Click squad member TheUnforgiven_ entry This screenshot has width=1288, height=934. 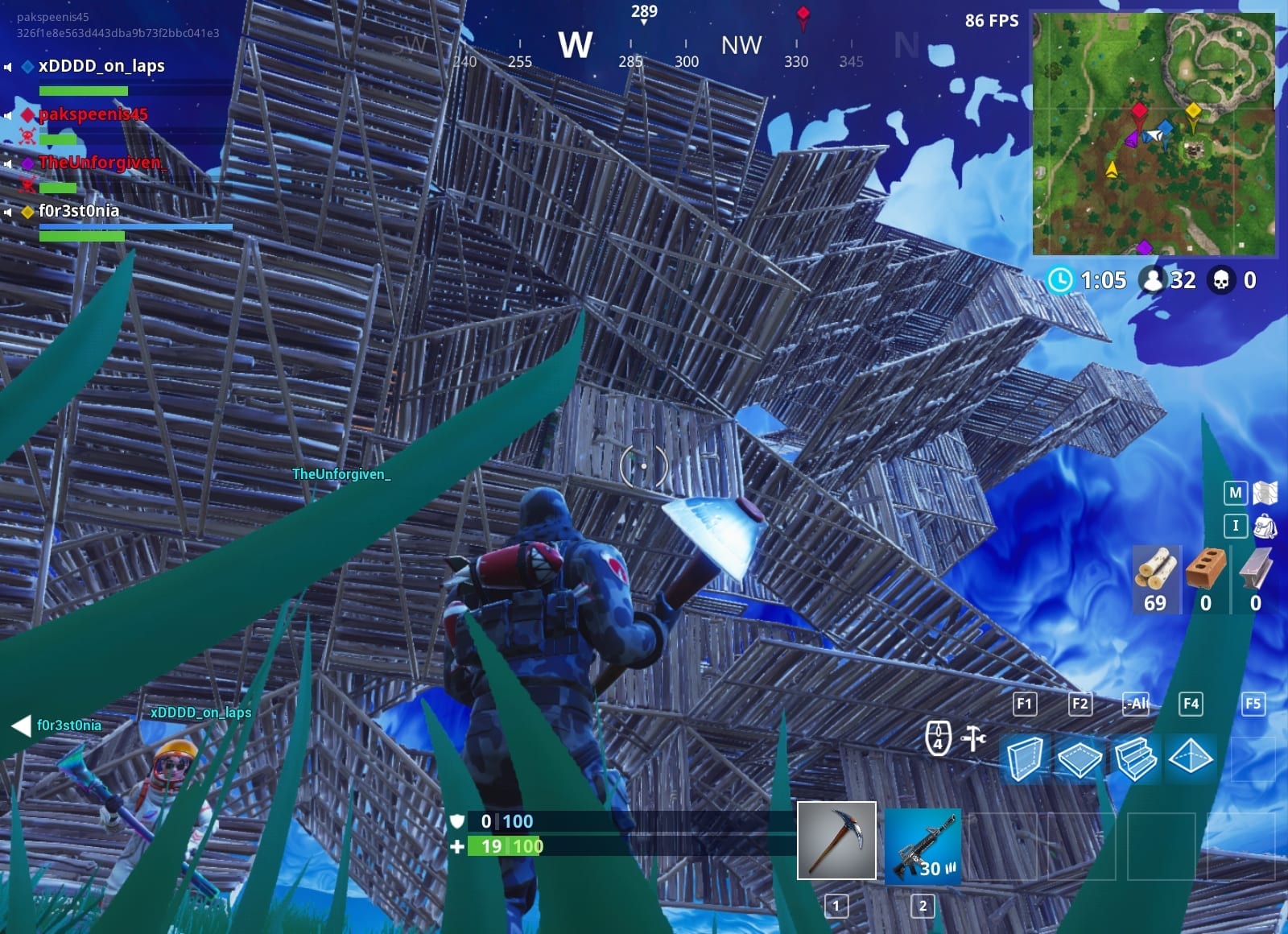click(x=101, y=163)
